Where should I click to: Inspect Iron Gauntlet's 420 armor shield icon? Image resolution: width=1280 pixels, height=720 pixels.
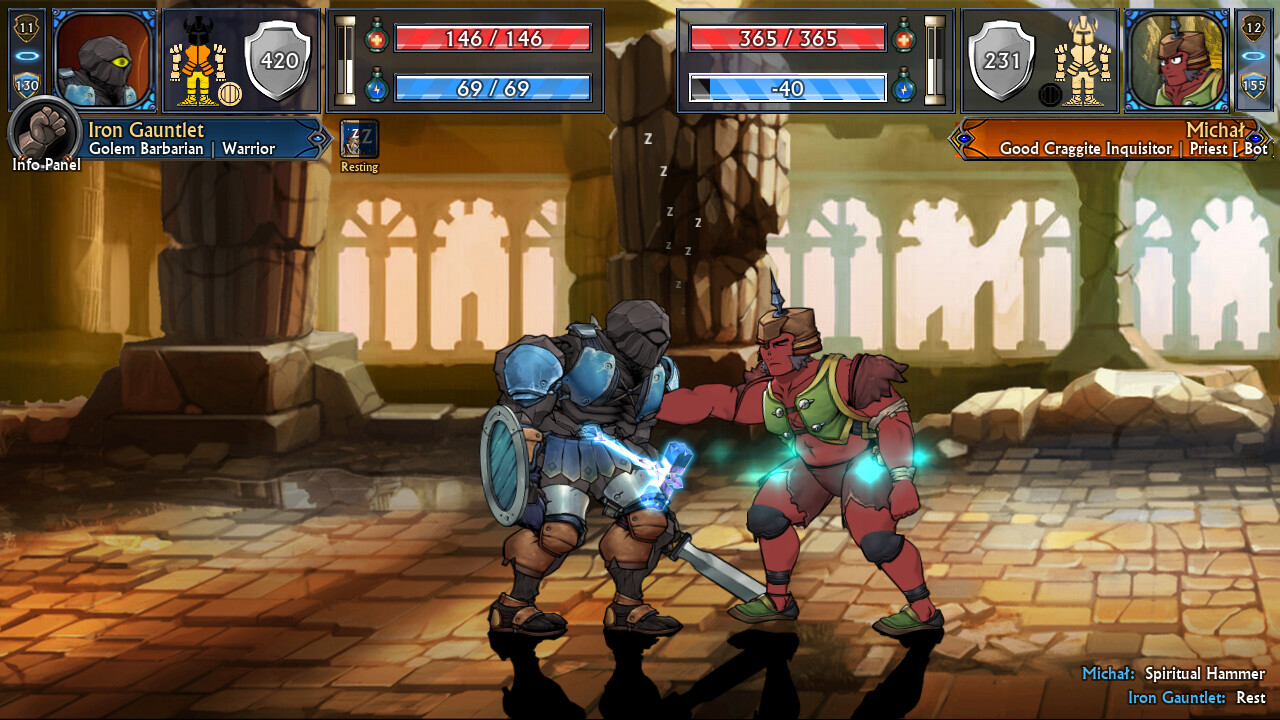[x=279, y=60]
